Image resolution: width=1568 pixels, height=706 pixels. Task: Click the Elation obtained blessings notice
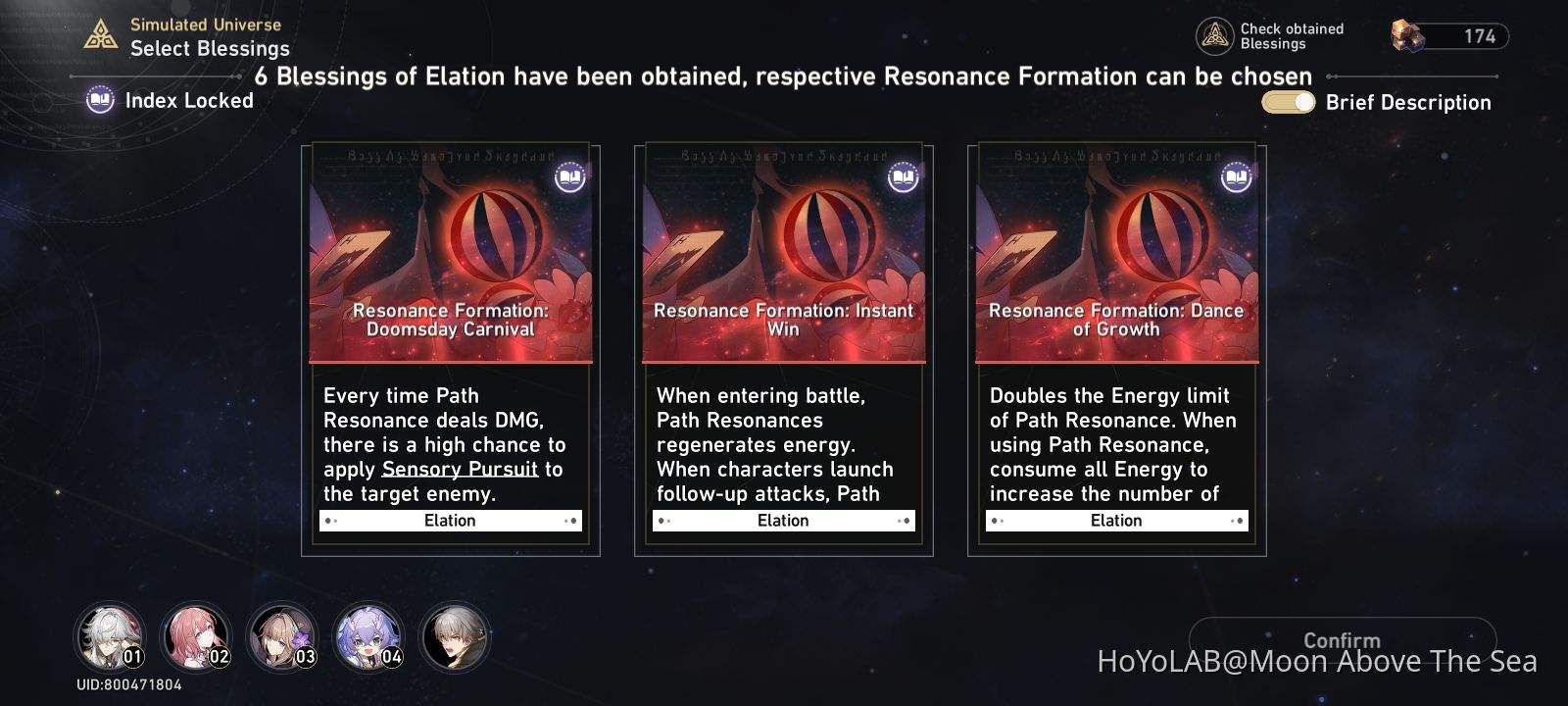pyautogui.click(x=783, y=76)
